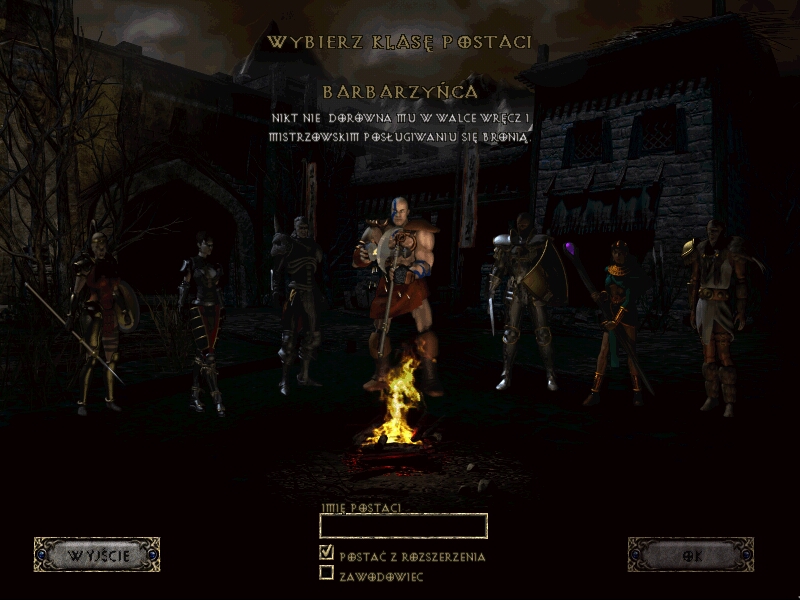Choose the Assassin class character
Viewport: 800px width, 600px height.
coord(201,320)
